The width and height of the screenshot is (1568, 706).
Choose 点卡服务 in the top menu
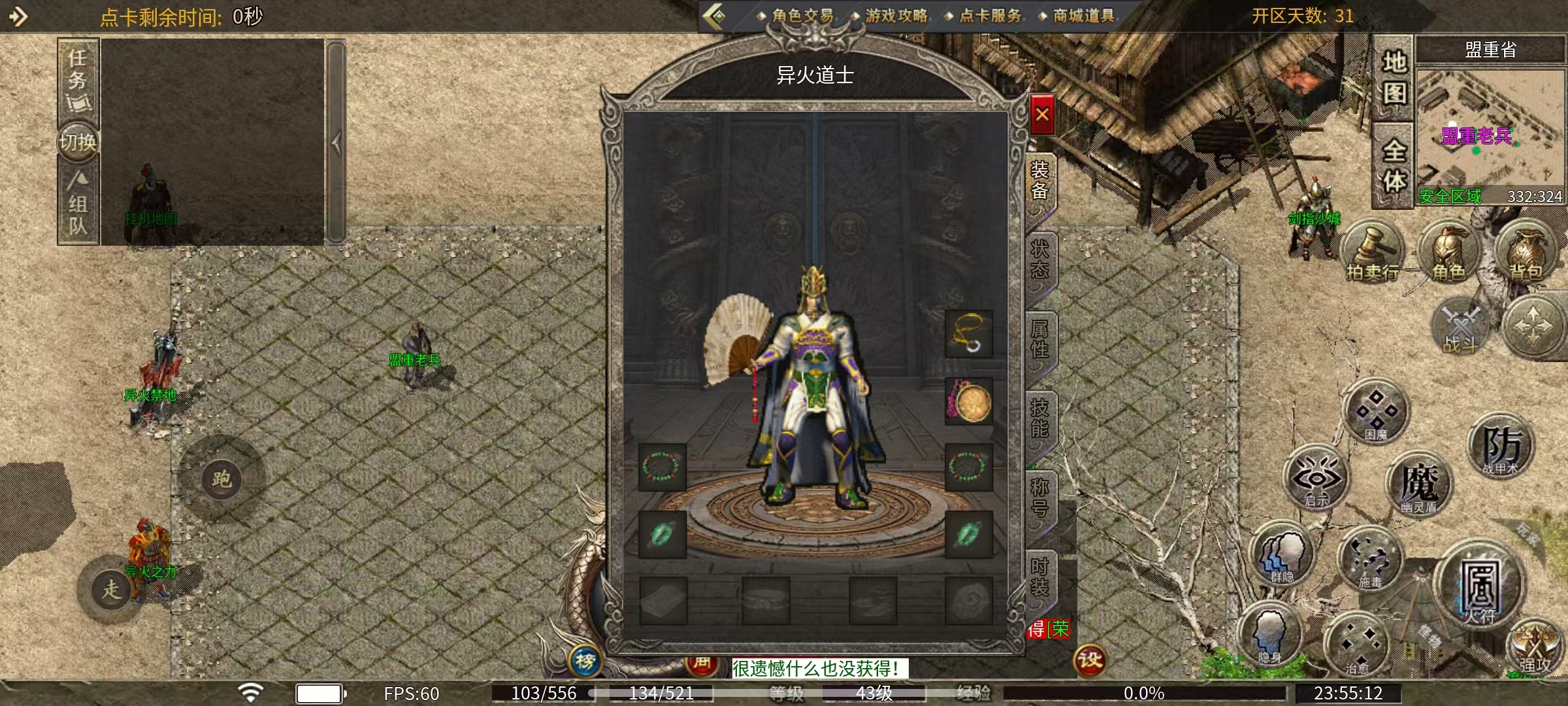click(989, 16)
